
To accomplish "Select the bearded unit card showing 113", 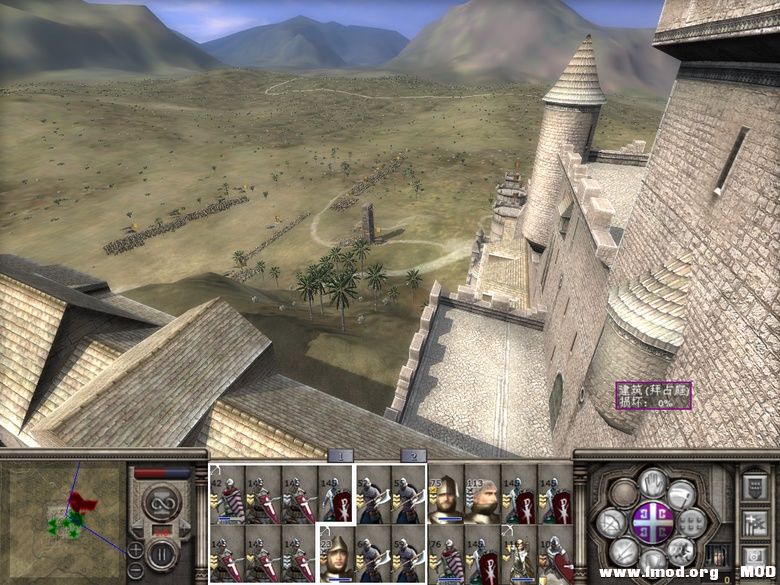I will 482,495.
